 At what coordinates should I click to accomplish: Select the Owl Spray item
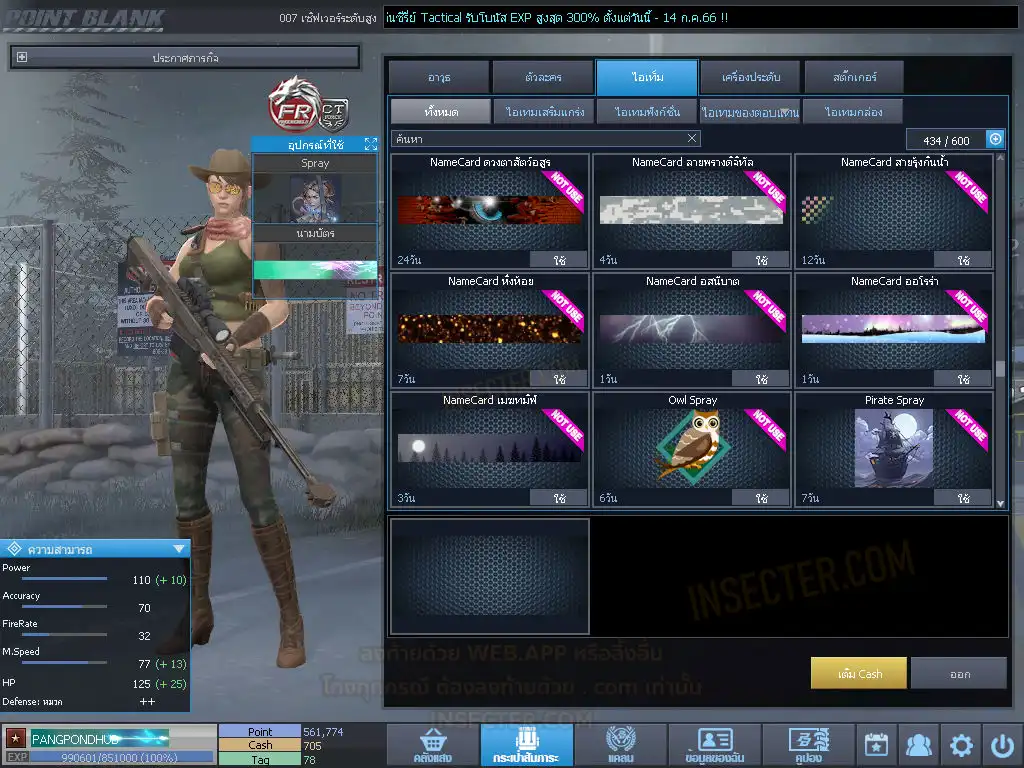tap(692, 443)
